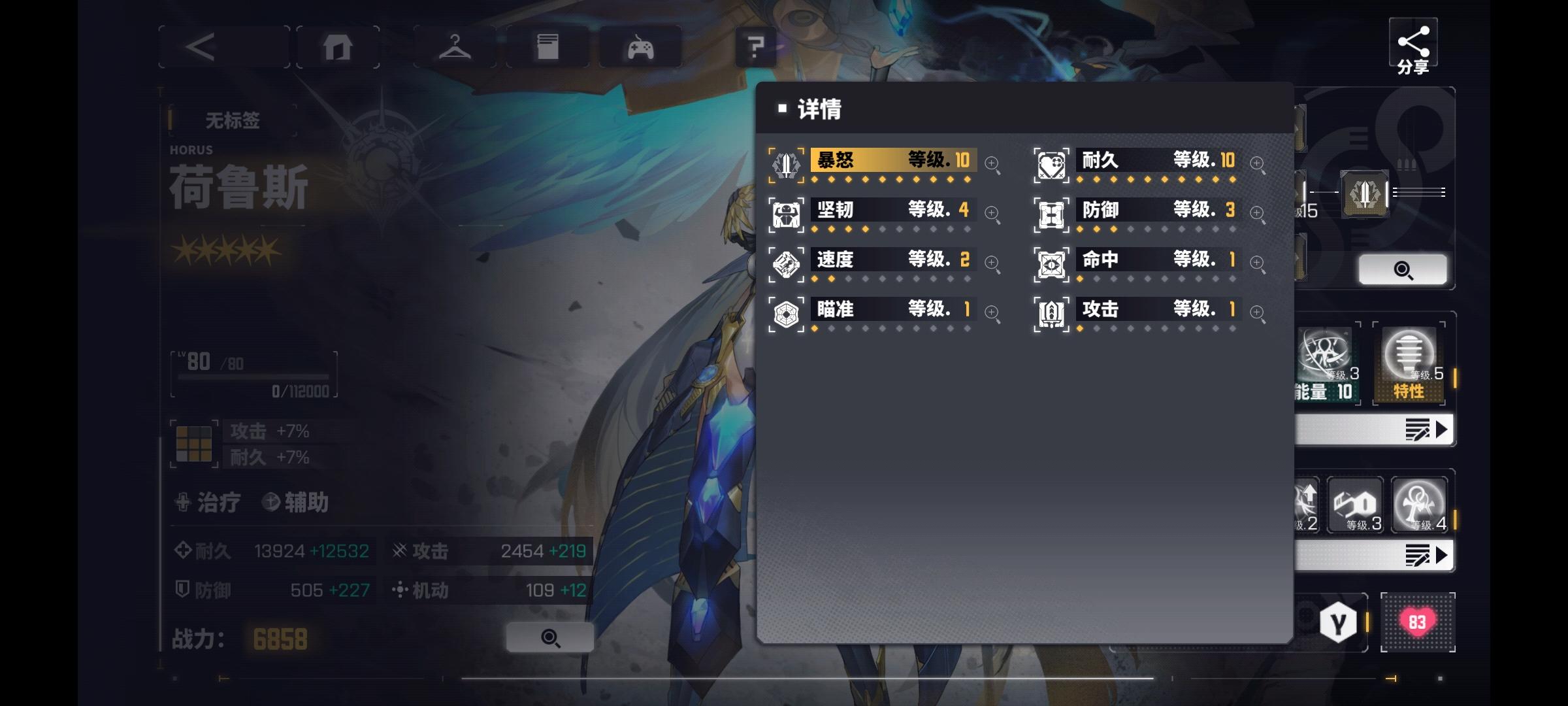The height and width of the screenshot is (706, 1568).
Task: Open the question-mark help icon
Action: [x=757, y=46]
